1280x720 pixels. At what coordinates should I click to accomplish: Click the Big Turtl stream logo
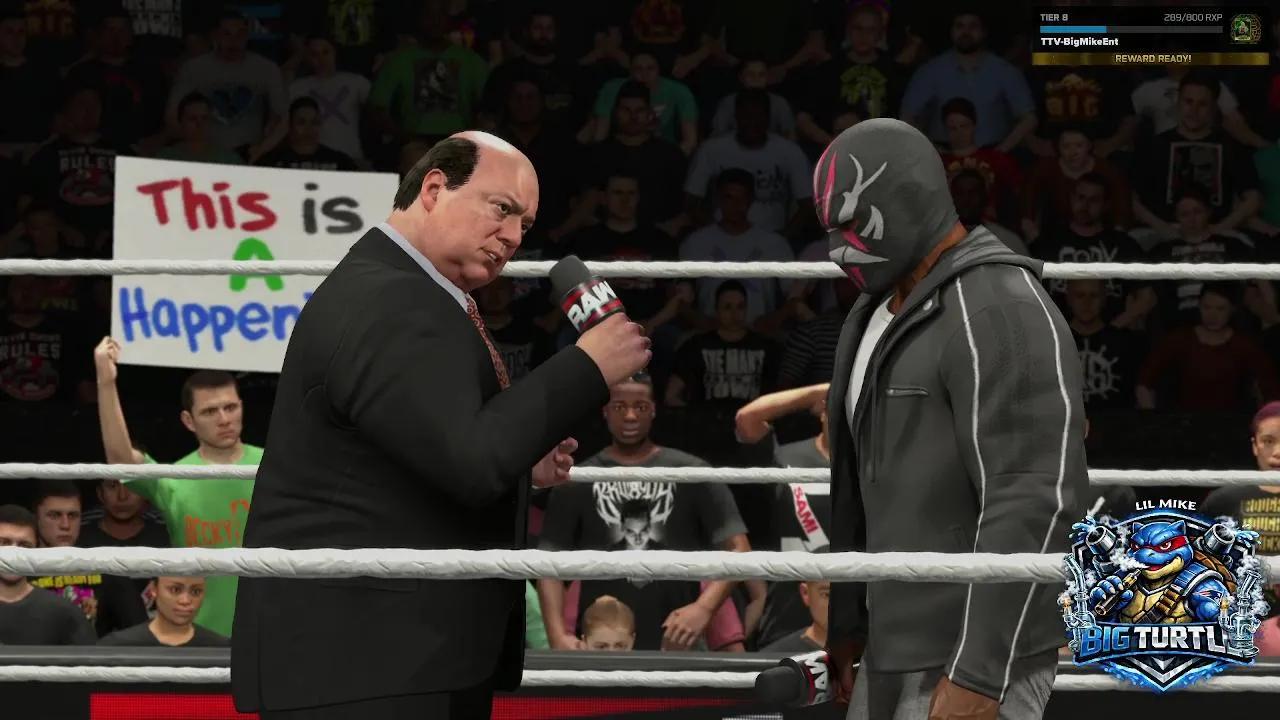(x=1163, y=598)
